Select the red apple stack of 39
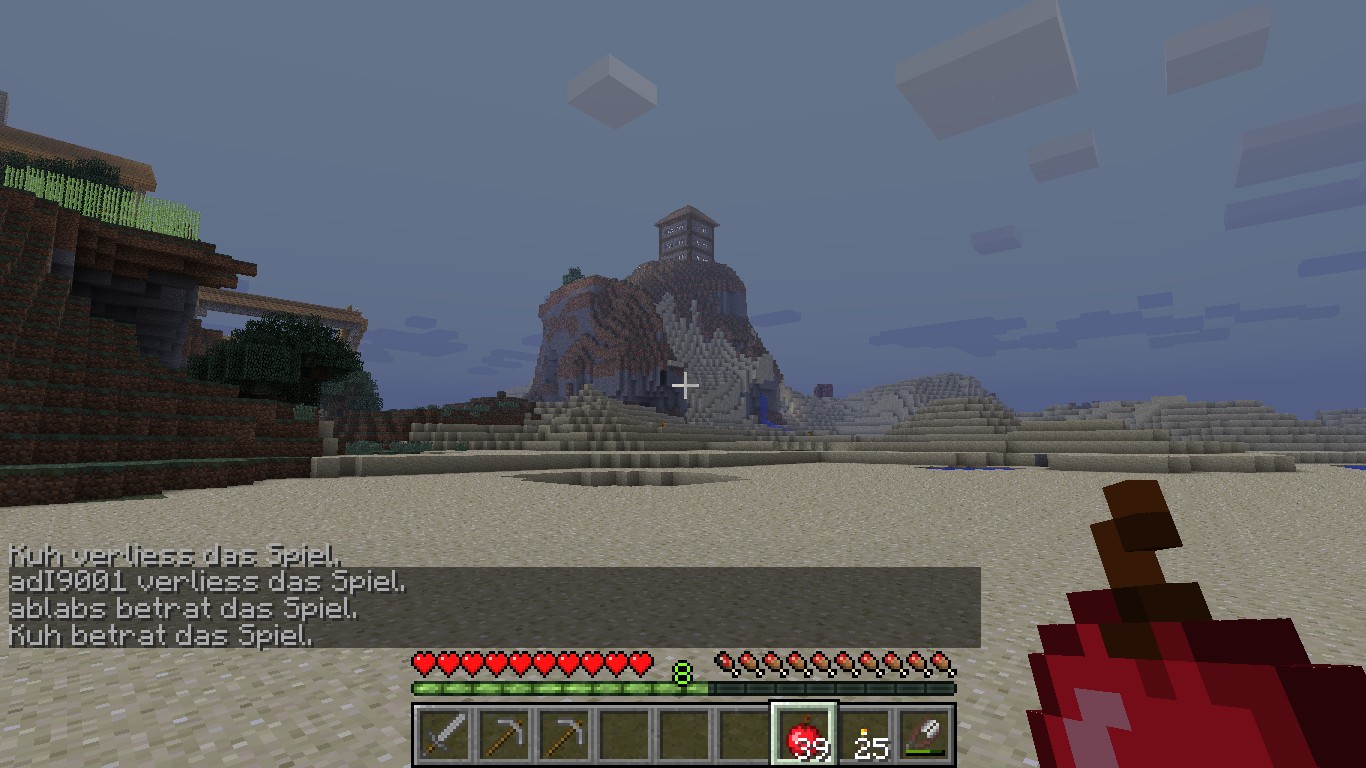This screenshot has width=1366, height=768. pos(804,737)
